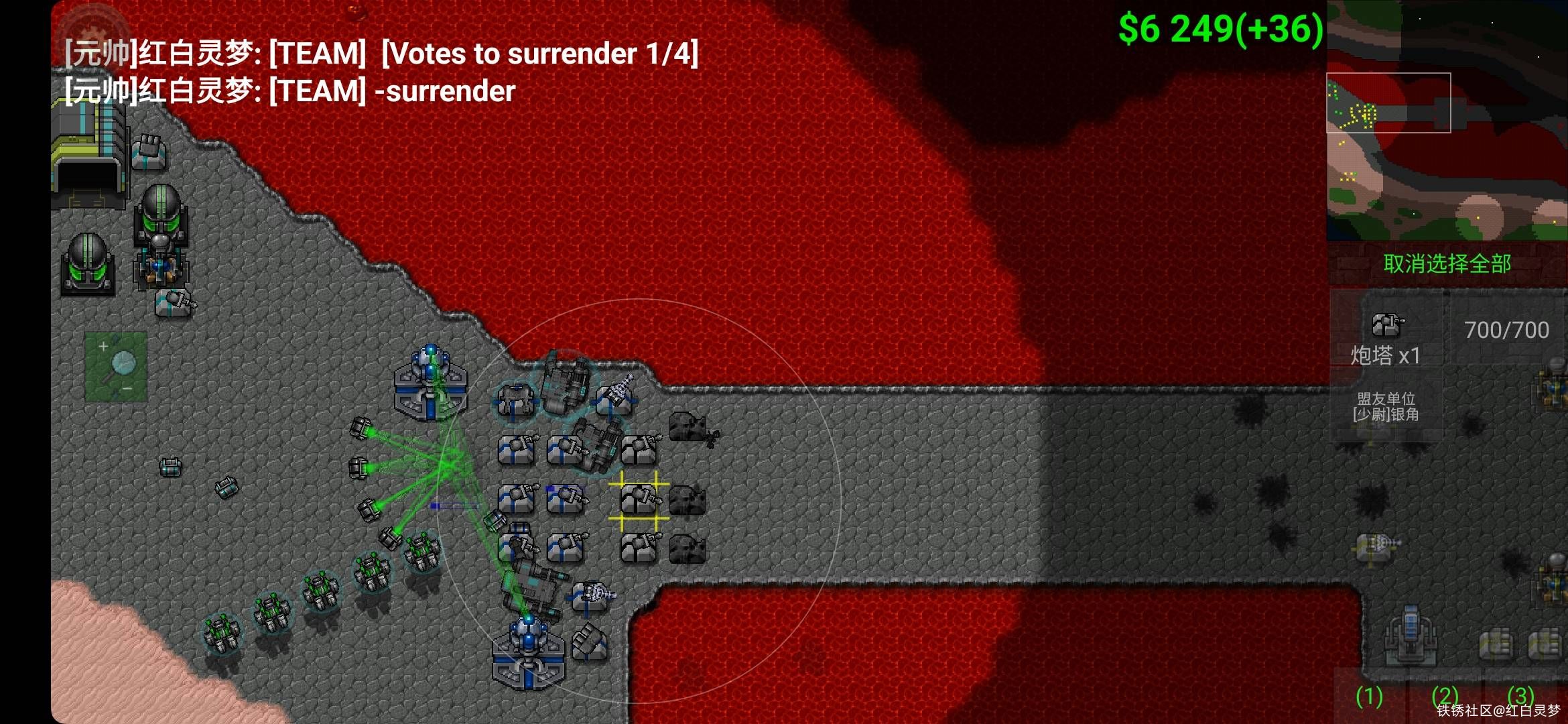
Task: Choose control group (2)
Action: click(x=1445, y=697)
